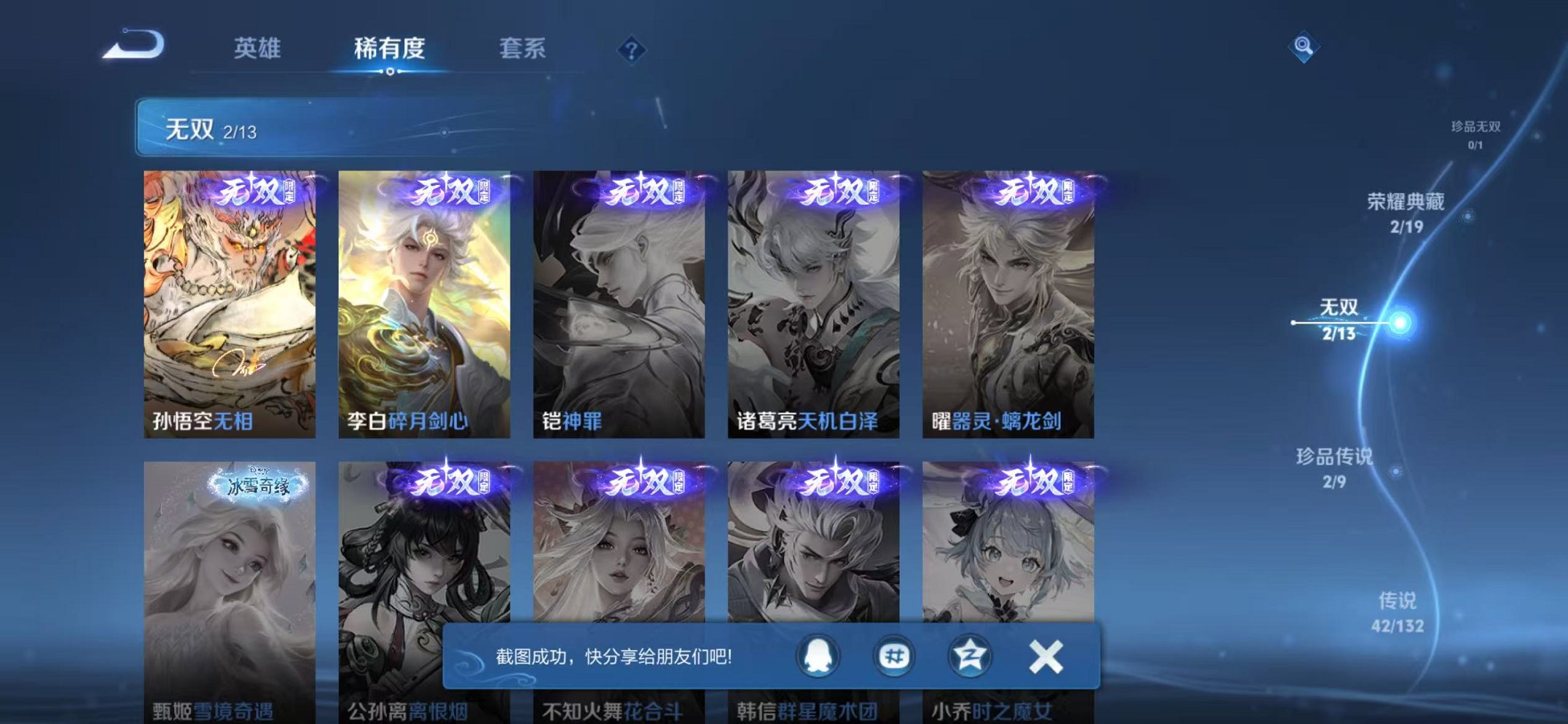Click the help question mark icon
This screenshot has height=724, width=1568.
[632, 50]
